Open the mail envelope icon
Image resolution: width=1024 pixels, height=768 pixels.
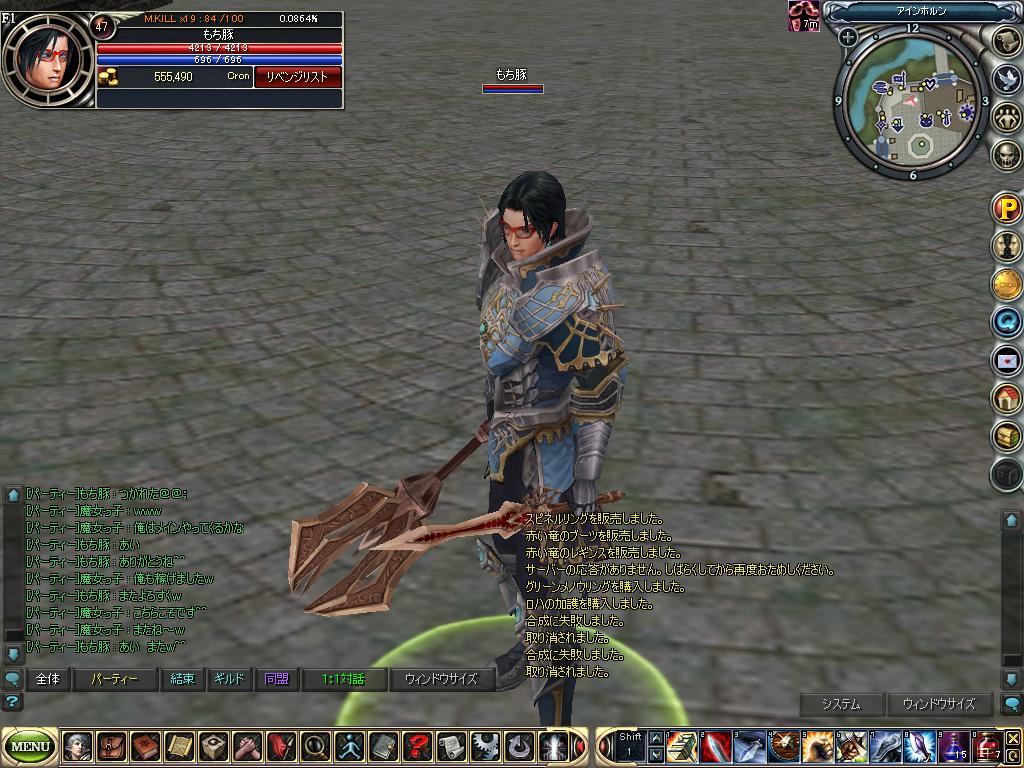click(1006, 360)
